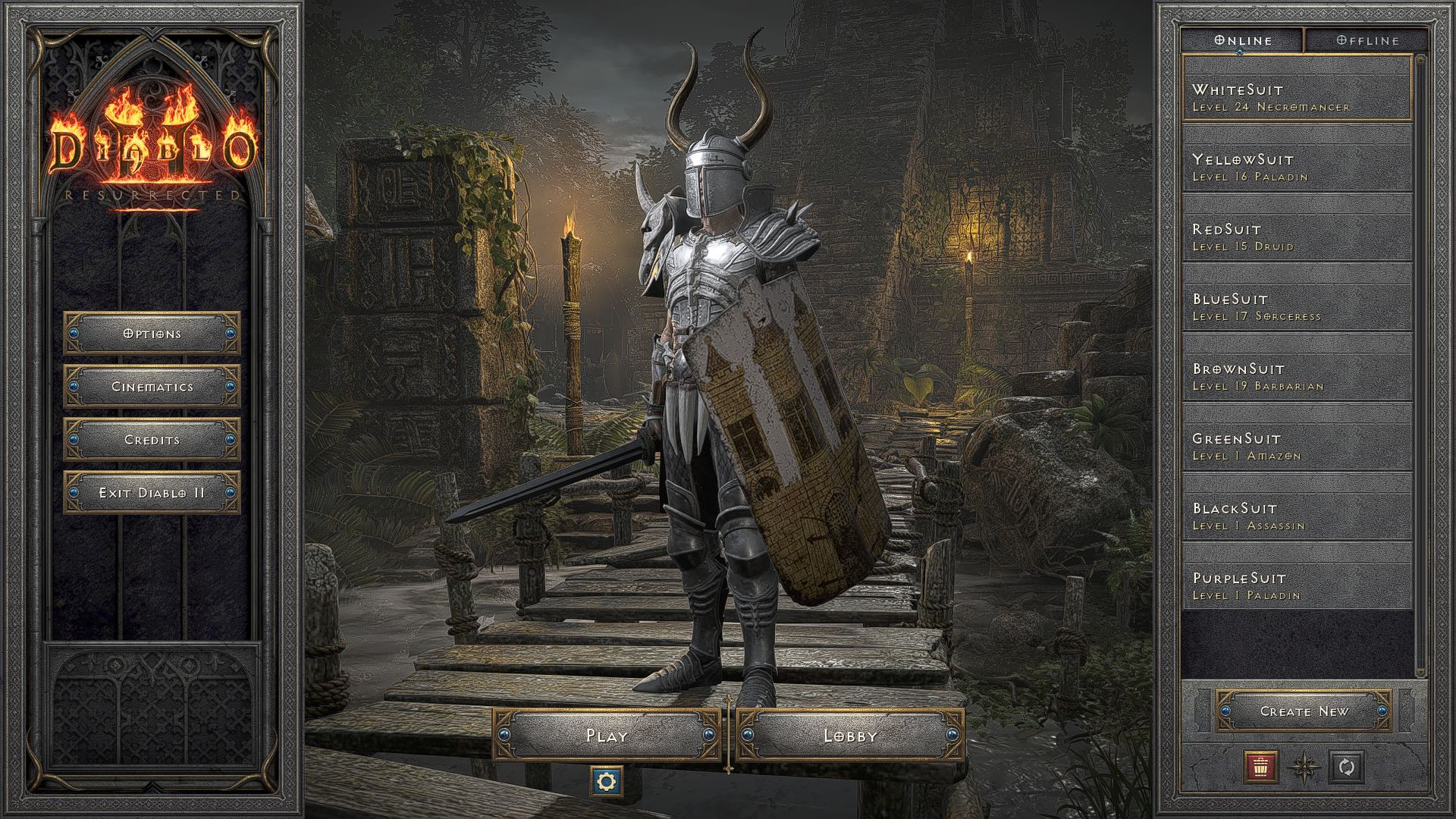View the Credits

pyautogui.click(x=150, y=439)
